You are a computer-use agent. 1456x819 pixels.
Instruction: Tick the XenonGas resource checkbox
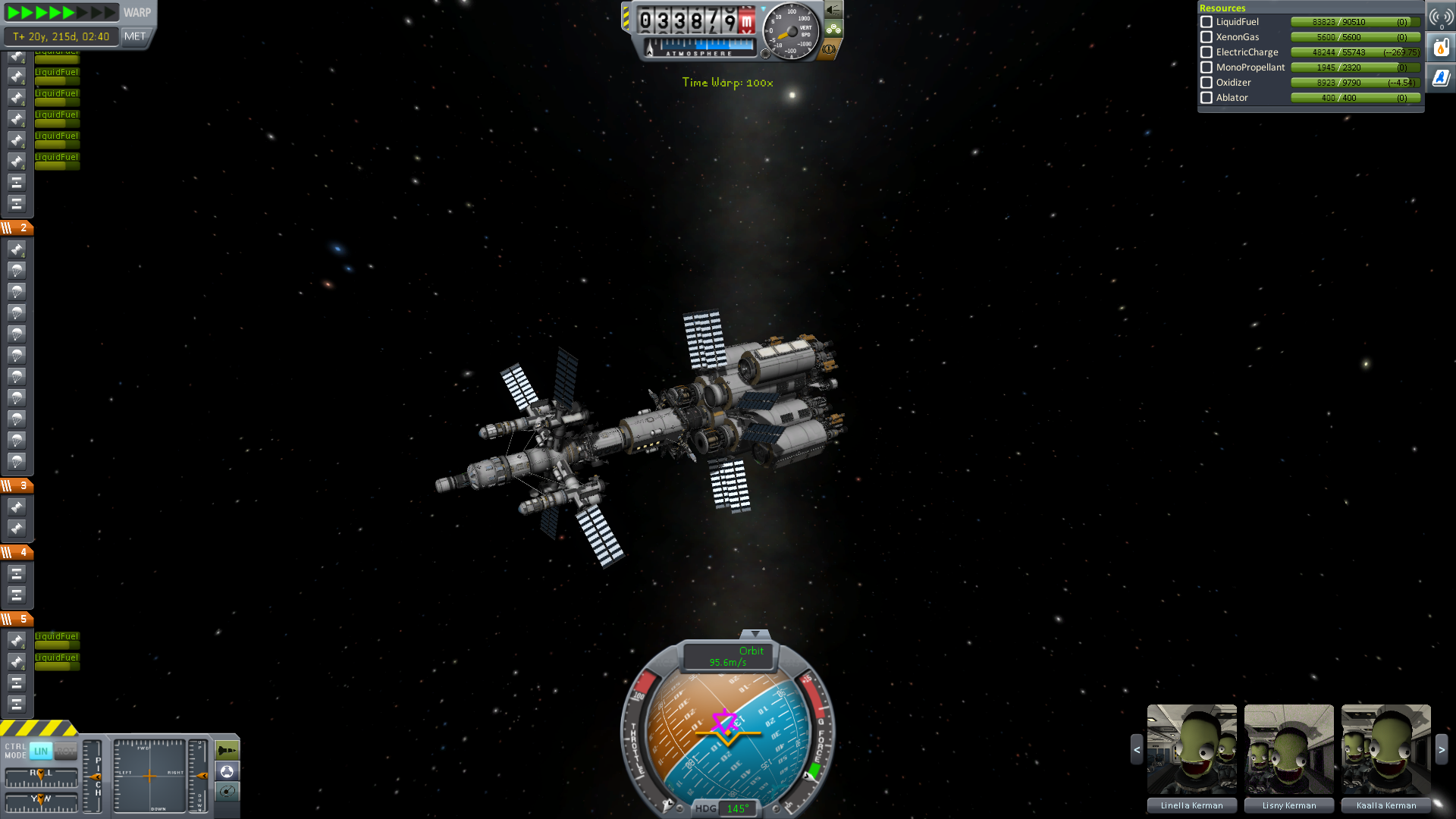click(1207, 37)
